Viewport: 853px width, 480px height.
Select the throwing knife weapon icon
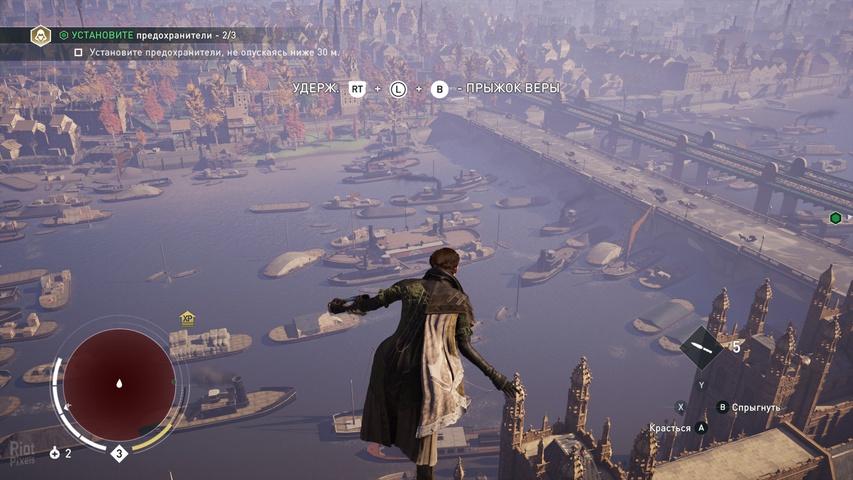point(703,348)
